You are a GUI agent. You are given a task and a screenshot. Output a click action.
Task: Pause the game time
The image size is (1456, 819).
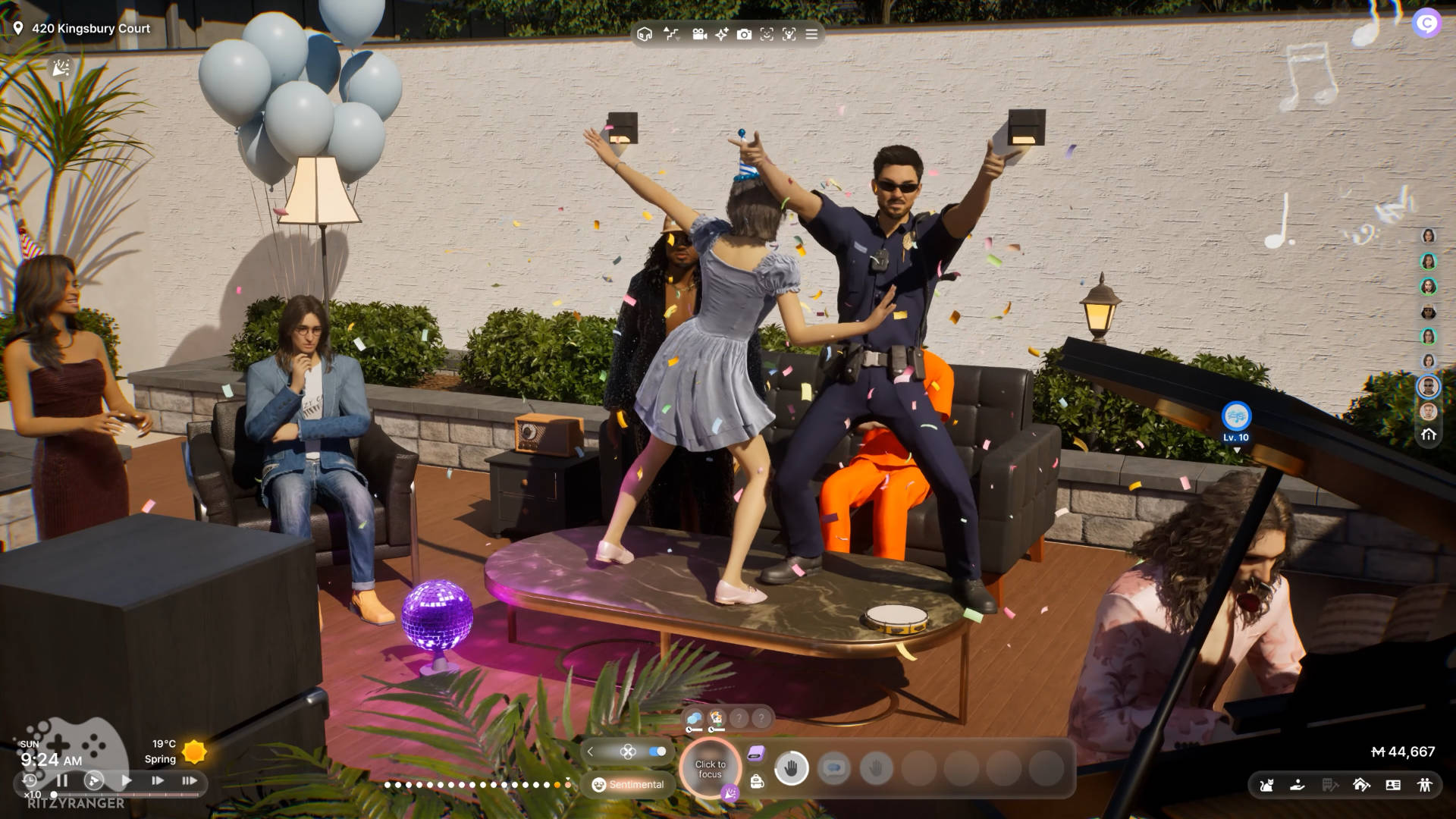(62, 780)
